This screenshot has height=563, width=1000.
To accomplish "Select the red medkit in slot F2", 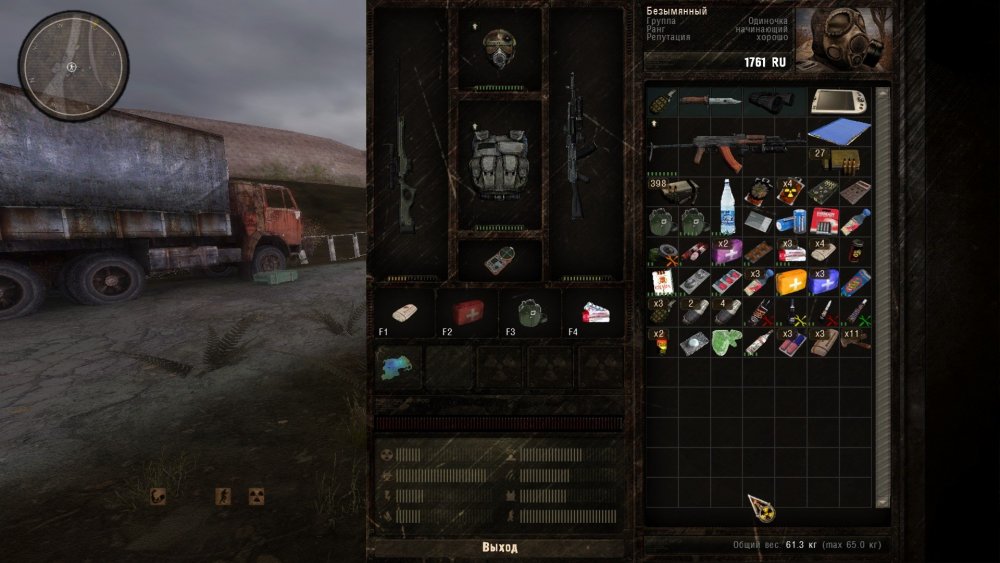I will (x=468, y=312).
